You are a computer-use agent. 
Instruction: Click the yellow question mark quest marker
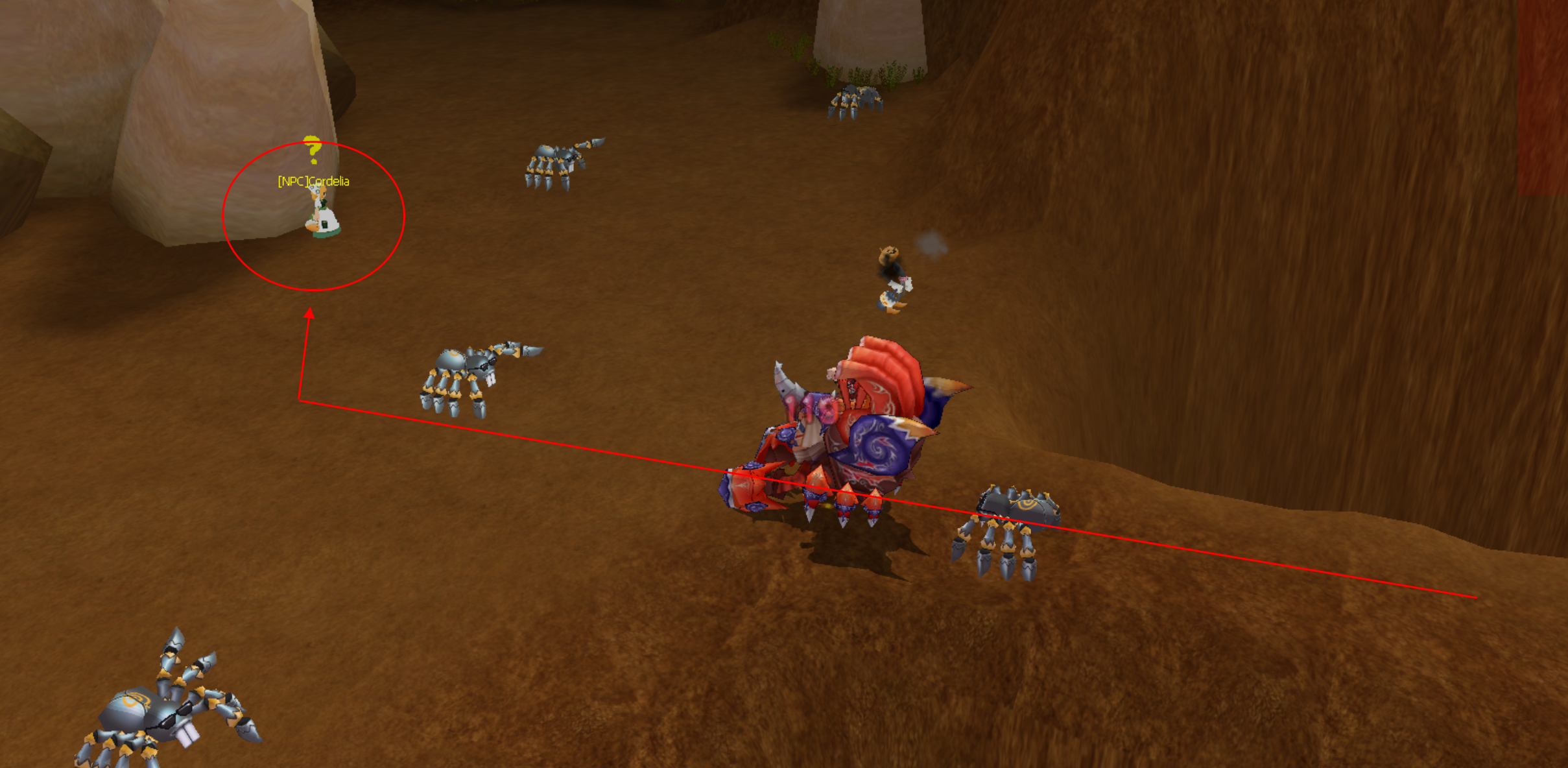(313, 149)
